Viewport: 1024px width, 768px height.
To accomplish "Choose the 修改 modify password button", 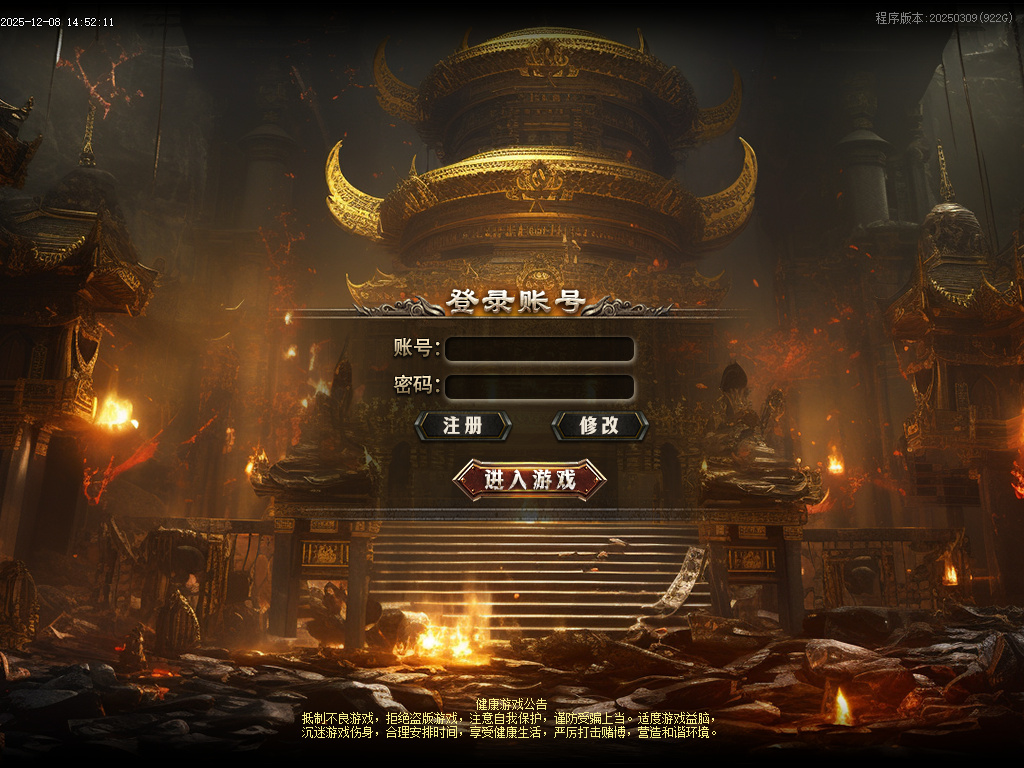I will [x=600, y=426].
